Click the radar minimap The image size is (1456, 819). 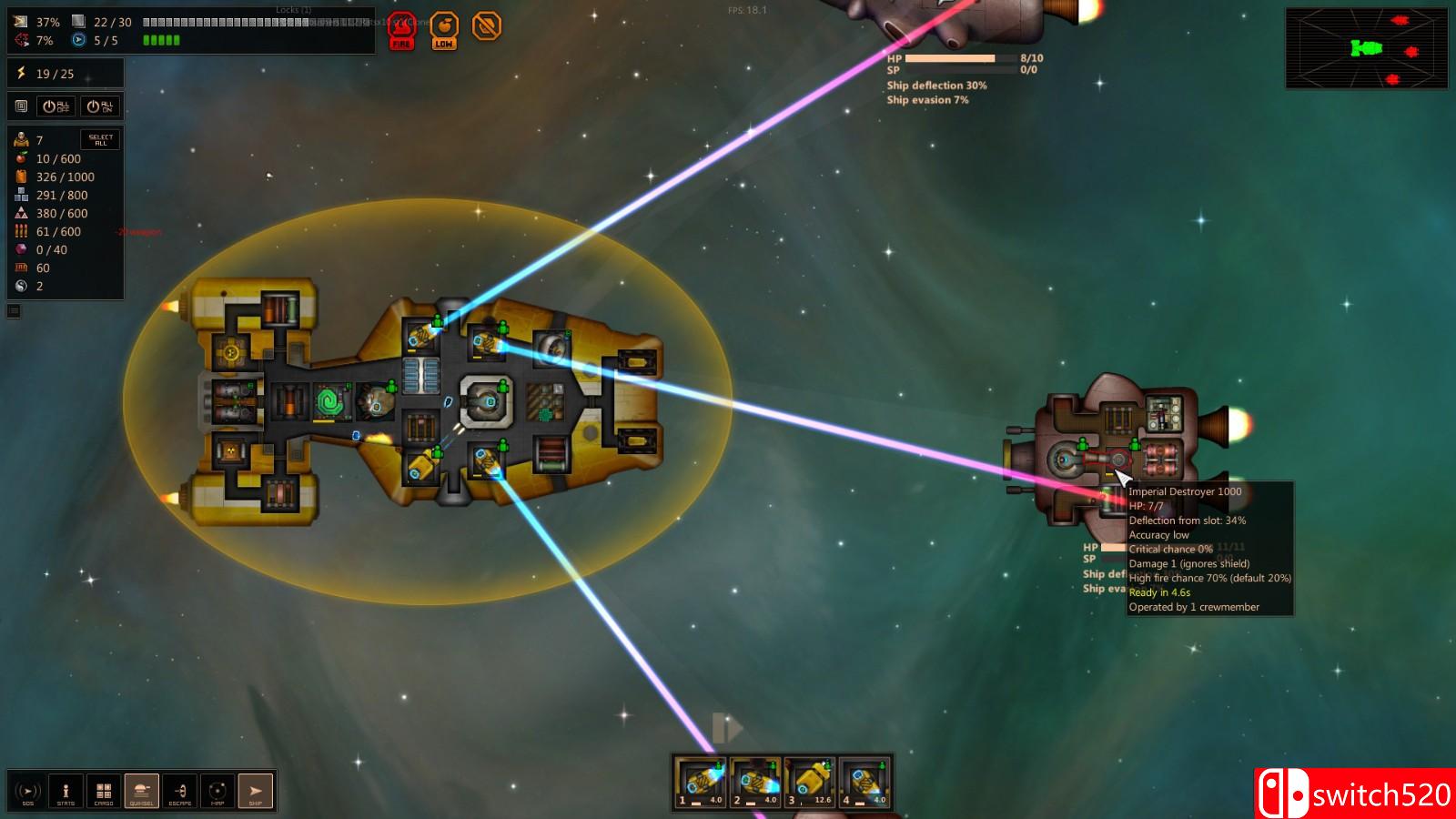pyautogui.click(x=1366, y=48)
